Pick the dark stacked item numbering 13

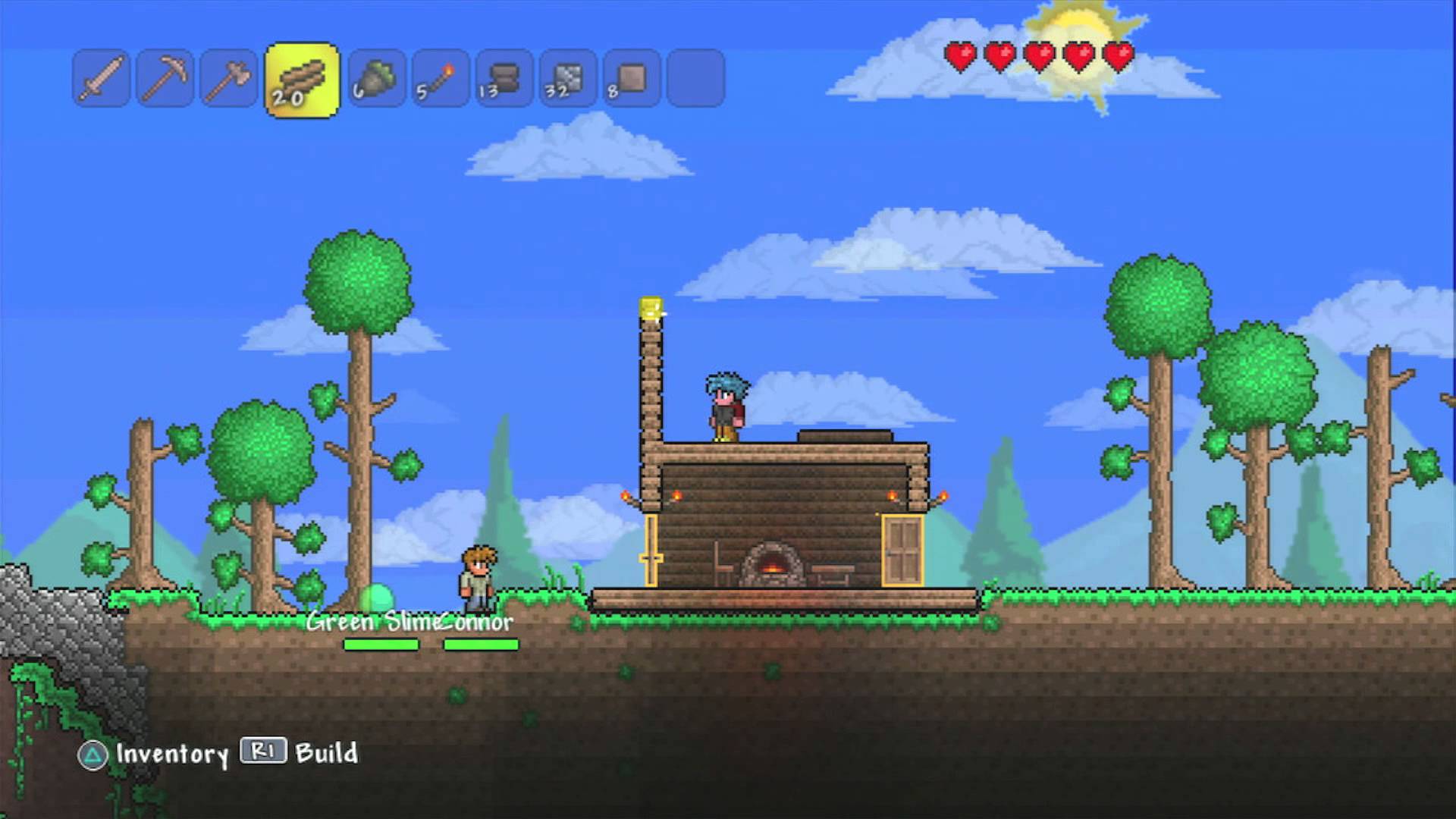(504, 78)
